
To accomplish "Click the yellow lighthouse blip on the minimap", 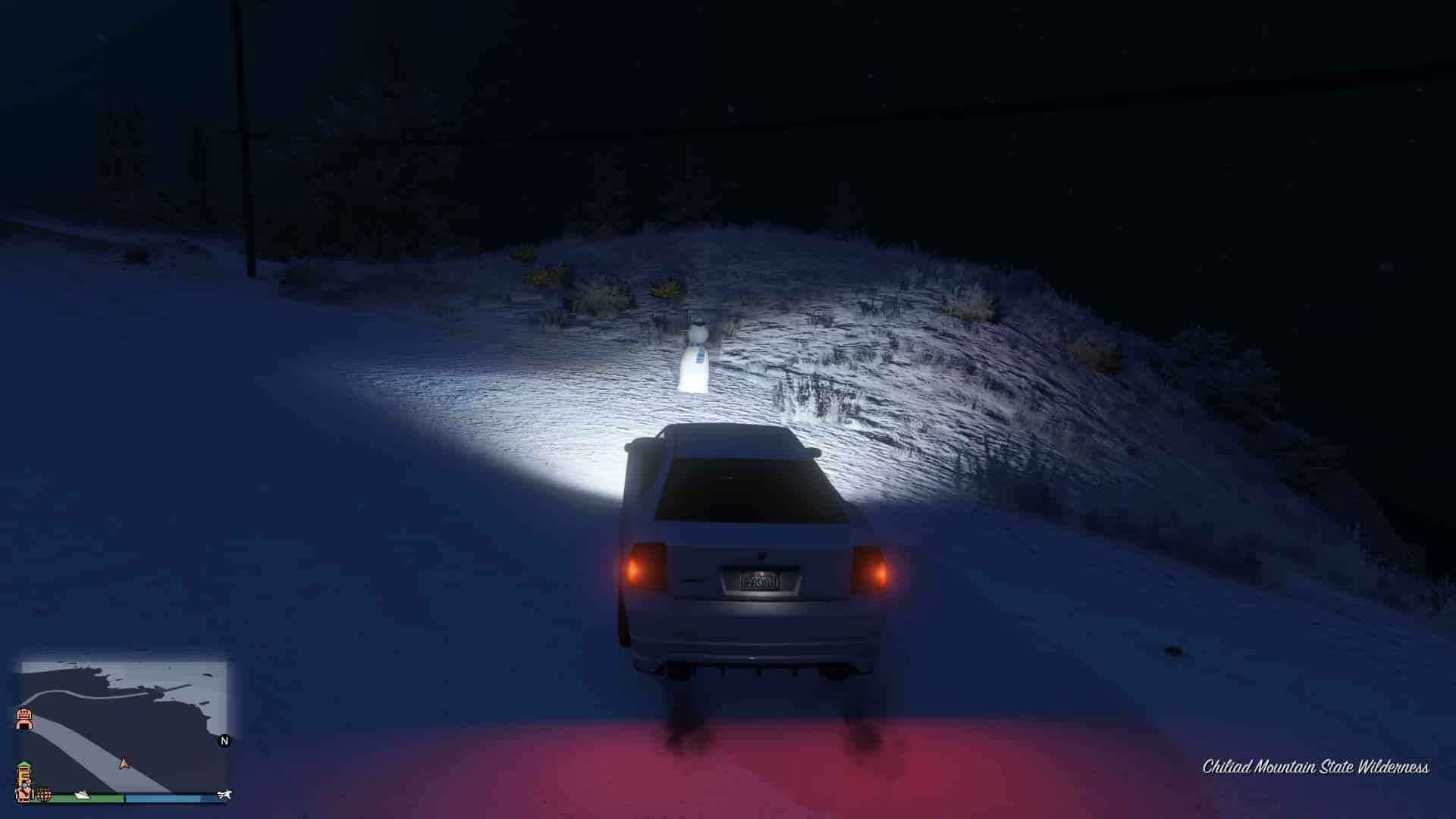I will click(x=25, y=773).
